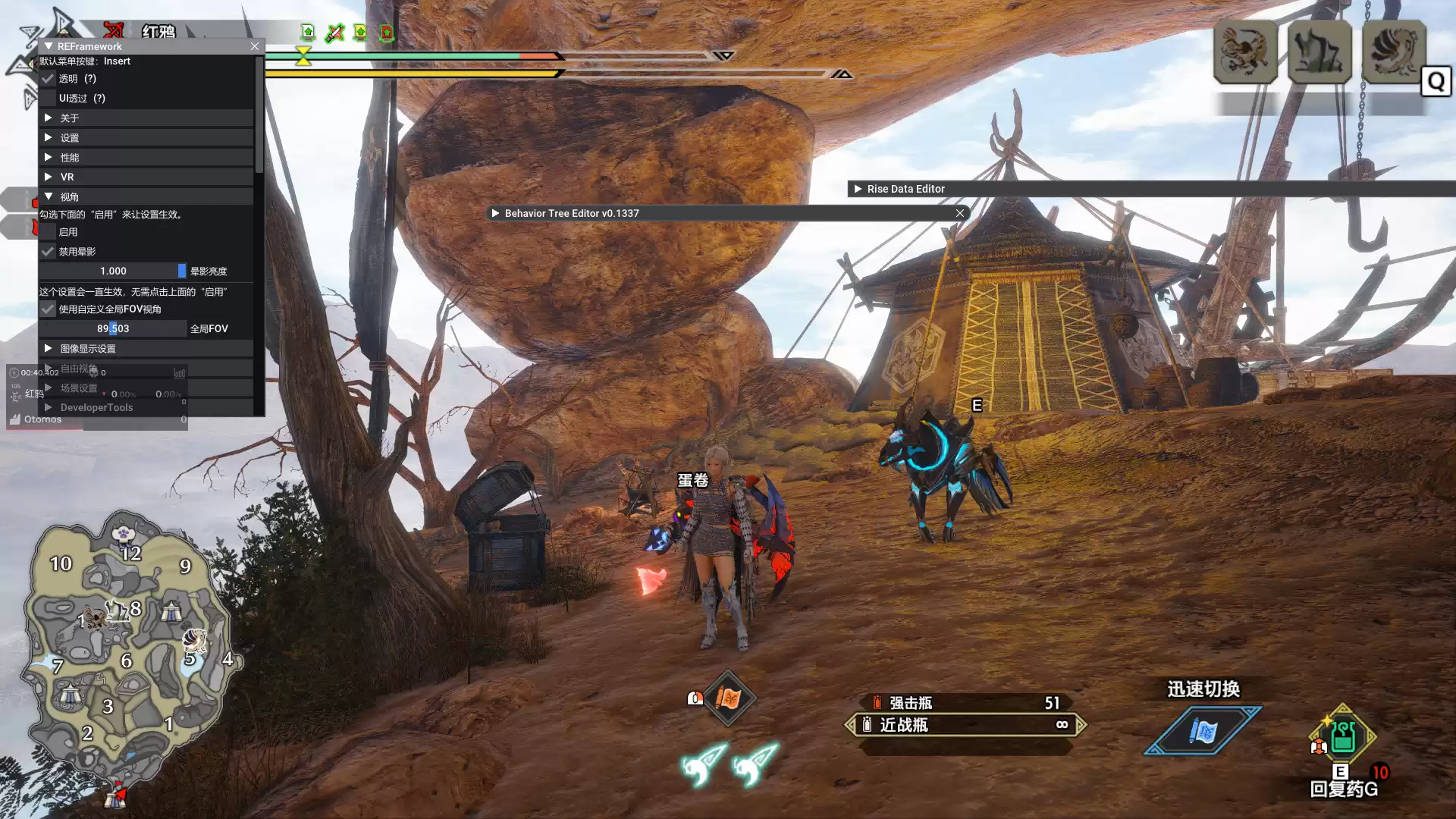The image size is (1456, 819).
Task: Click the crossed-knife attack buff icon
Action: (335, 33)
